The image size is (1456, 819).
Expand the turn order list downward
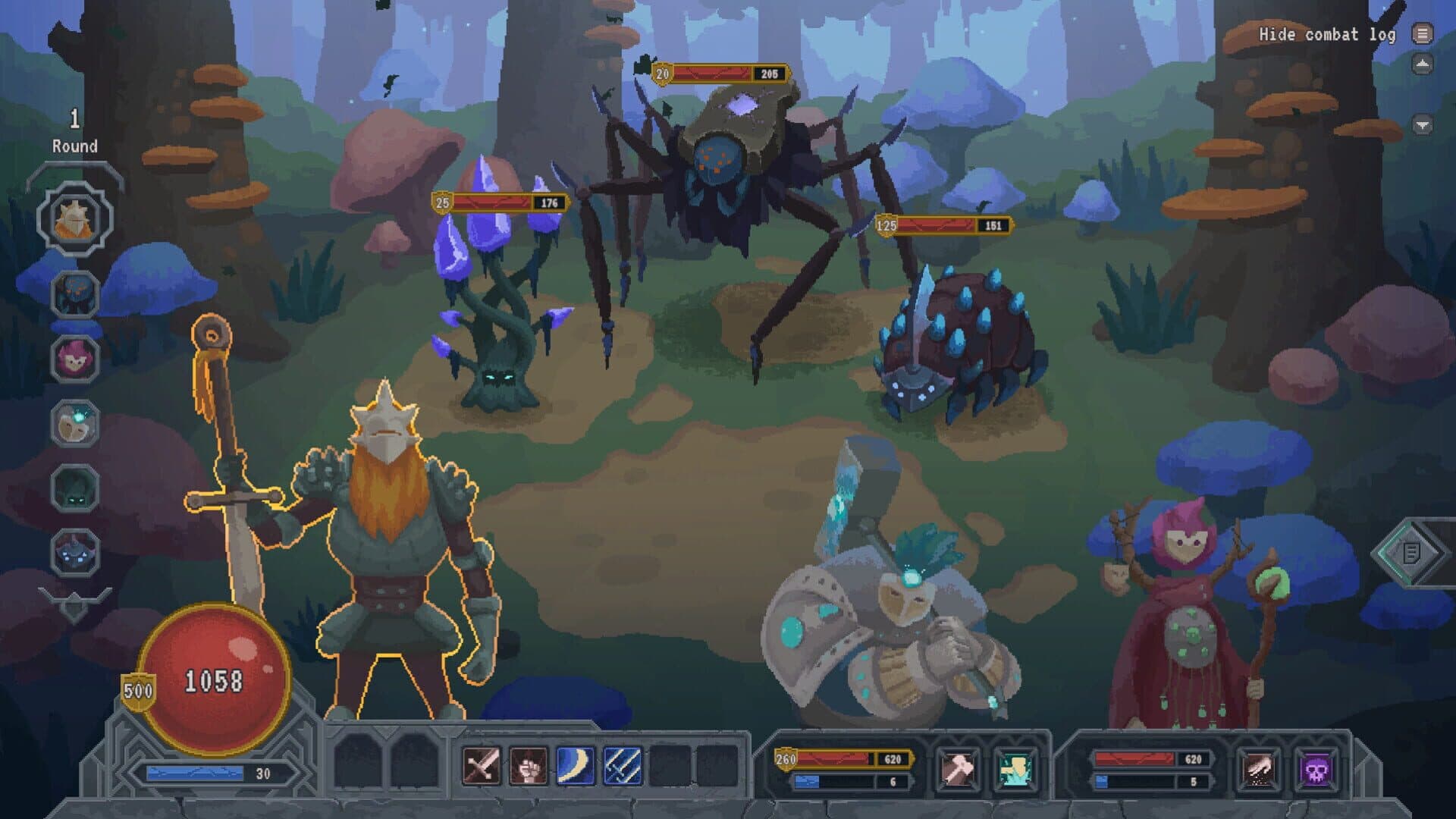[x=74, y=599]
